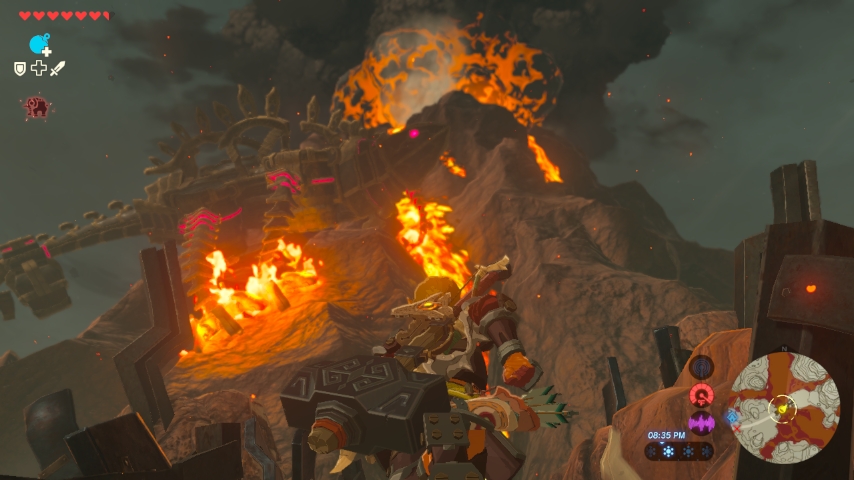Image resolution: width=854 pixels, height=480 pixels.
Task: Click the Sheikah Sensor signal icon
Action: tap(702, 367)
